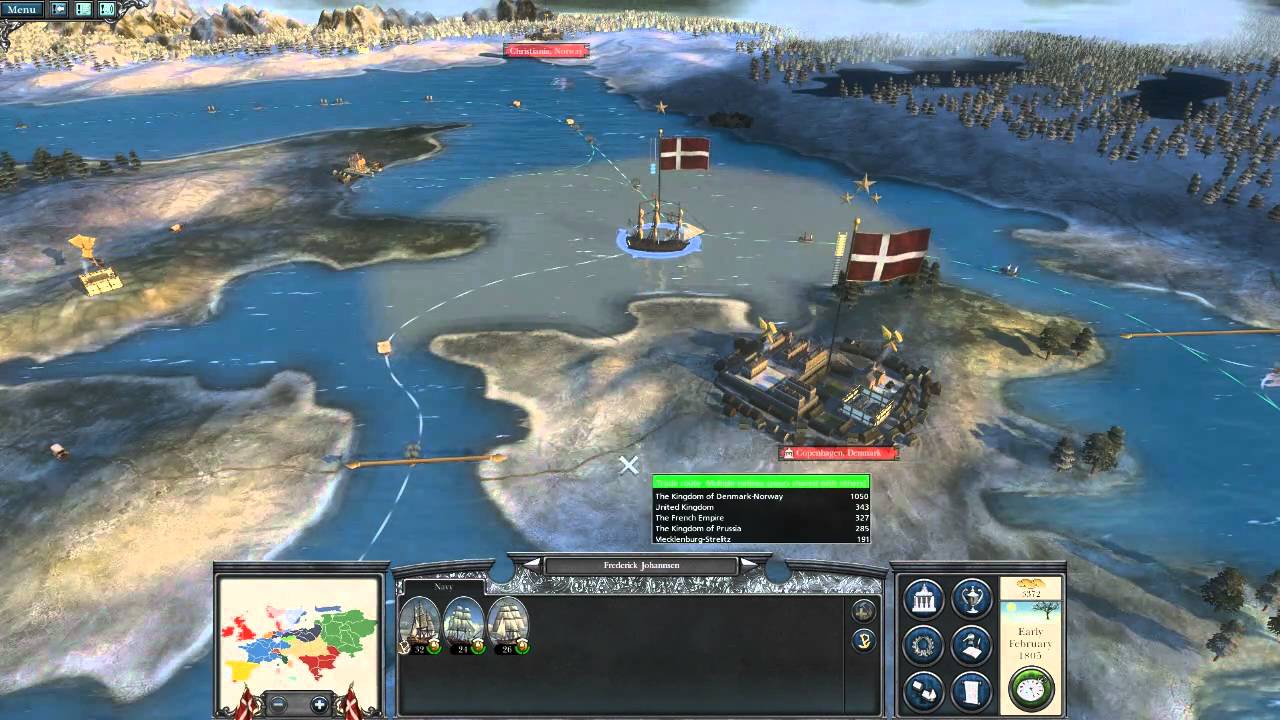
Task: Select the ship with 32 crew
Action: tap(419, 624)
